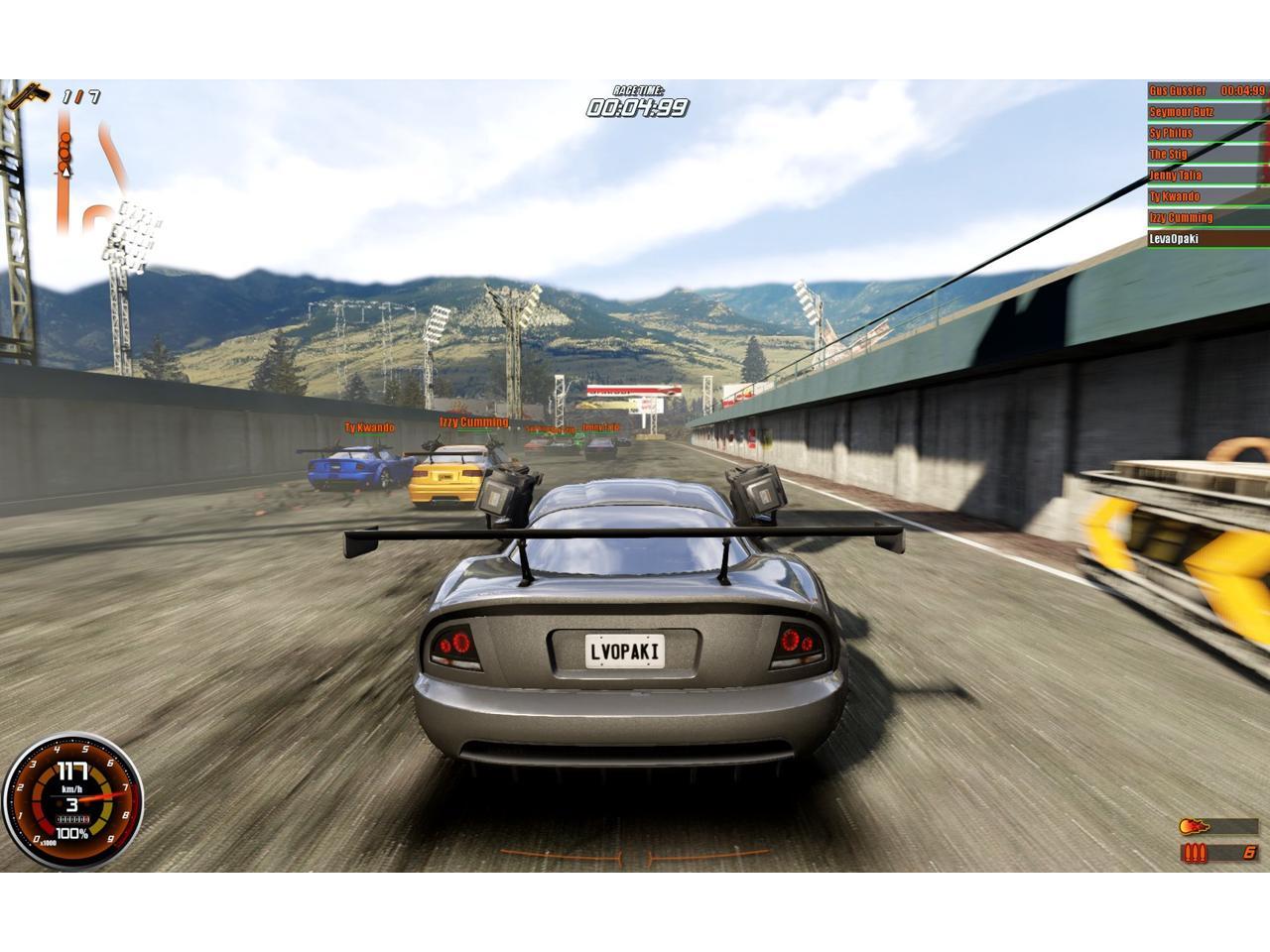
Task: Click the bullets ammo icon
Action: point(1195,852)
